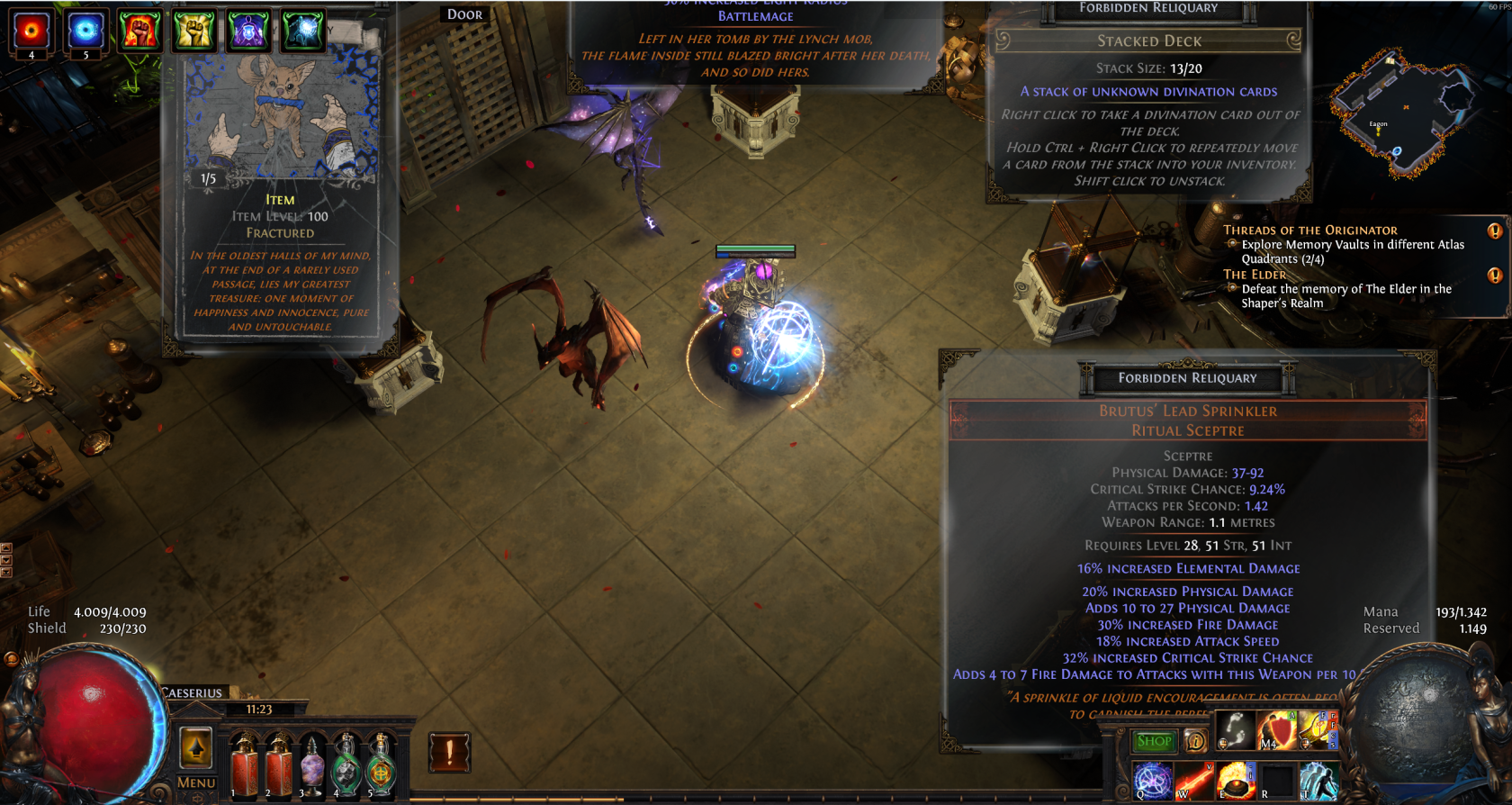Select the fiery mine skill on E
This screenshot has width=1512, height=805.
[x=1236, y=781]
